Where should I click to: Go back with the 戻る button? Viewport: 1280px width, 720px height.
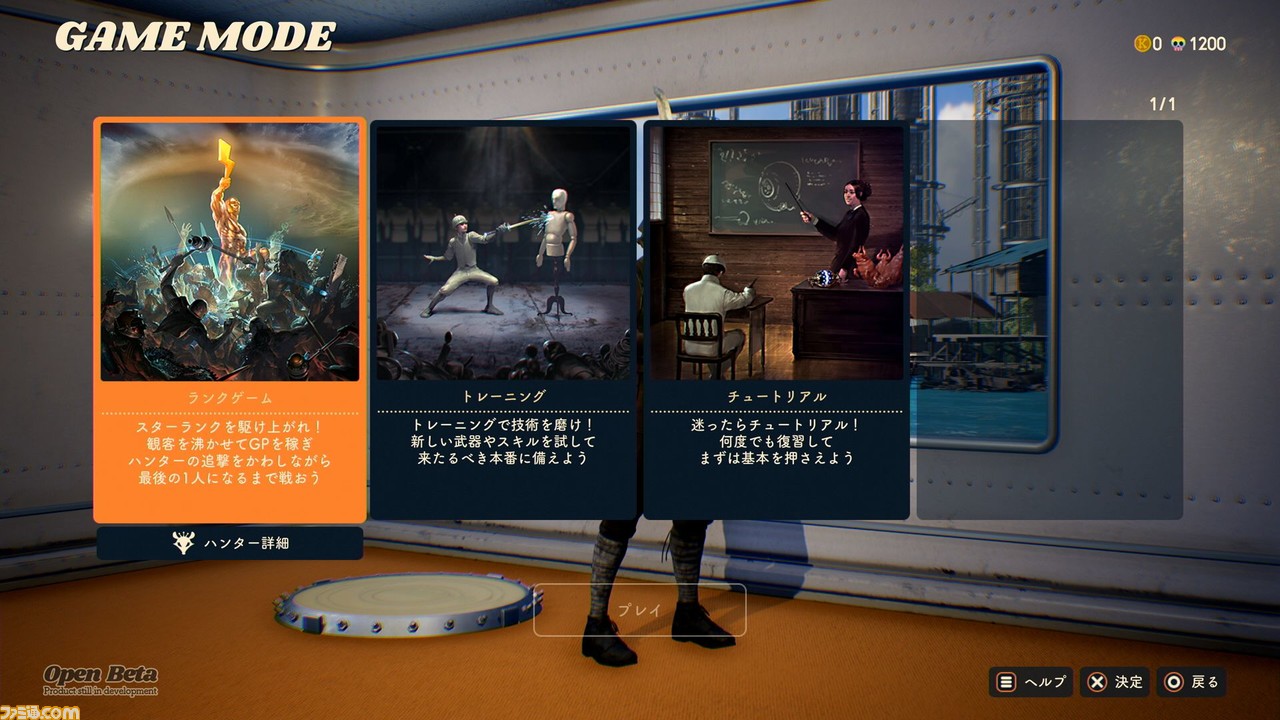[1192, 682]
